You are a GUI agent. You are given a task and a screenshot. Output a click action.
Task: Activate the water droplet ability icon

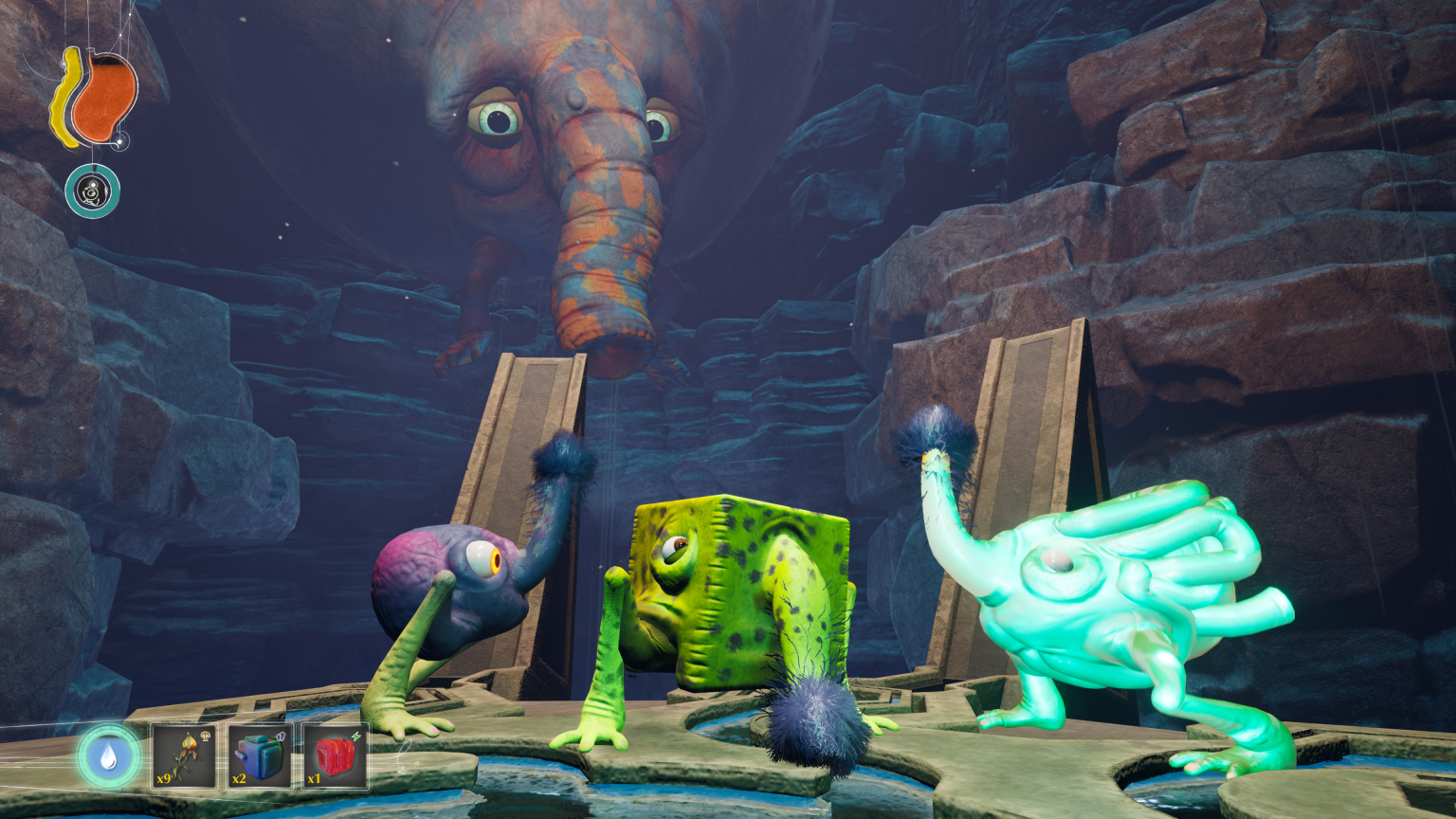108,756
